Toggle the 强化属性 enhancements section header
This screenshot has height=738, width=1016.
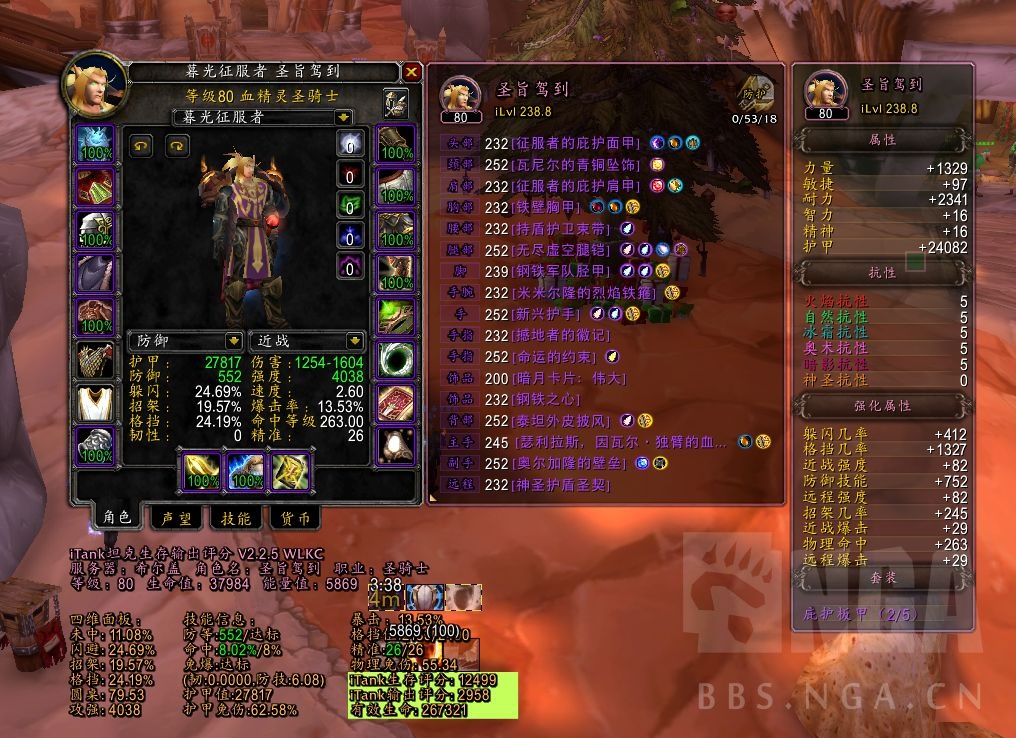pyautogui.click(x=882, y=406)
